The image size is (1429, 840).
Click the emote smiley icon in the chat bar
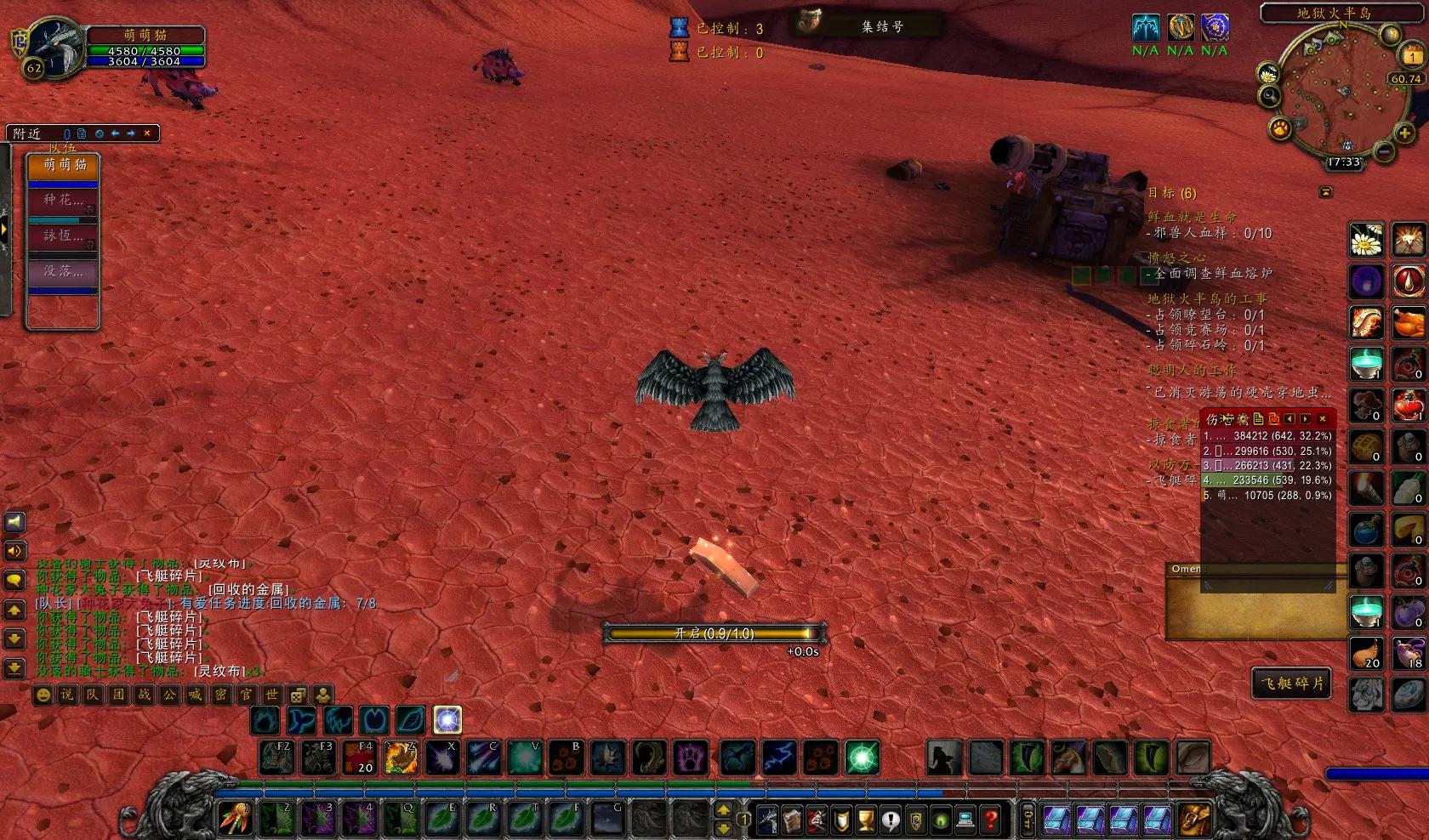43,695
